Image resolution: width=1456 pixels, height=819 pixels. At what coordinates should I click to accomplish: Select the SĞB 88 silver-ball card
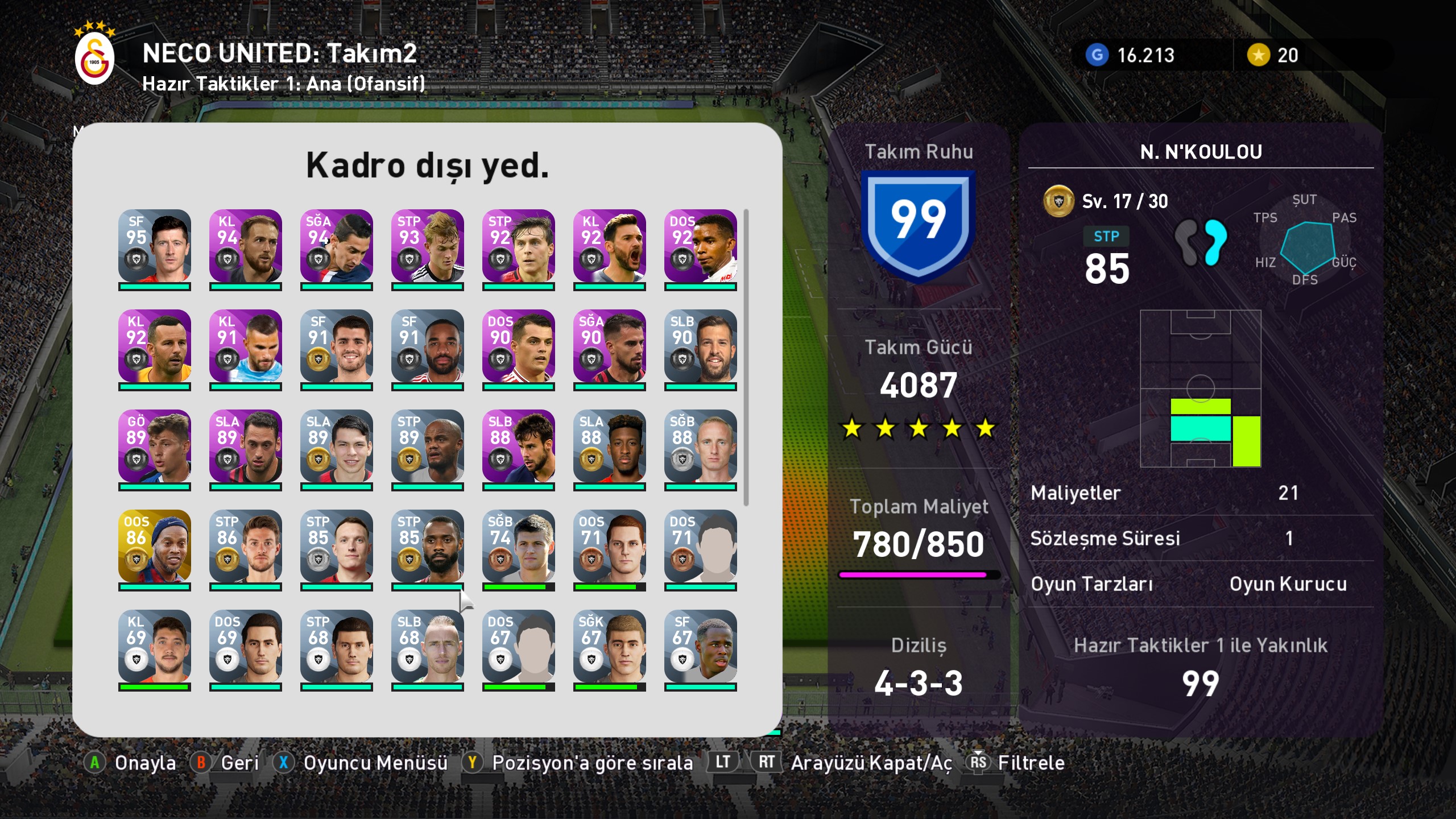coord(700,446)
